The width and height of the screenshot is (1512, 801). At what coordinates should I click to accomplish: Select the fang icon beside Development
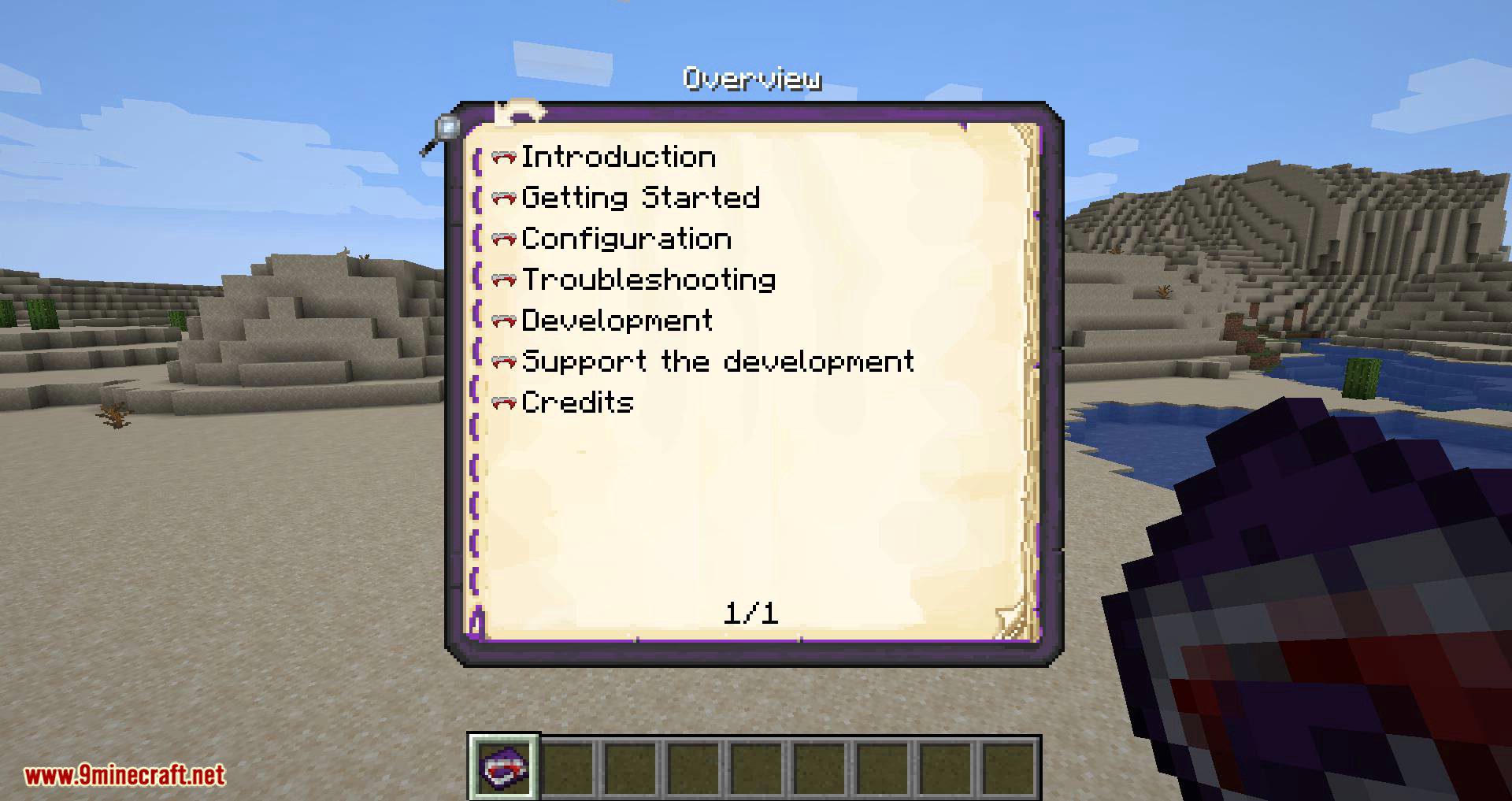[502, 320]
